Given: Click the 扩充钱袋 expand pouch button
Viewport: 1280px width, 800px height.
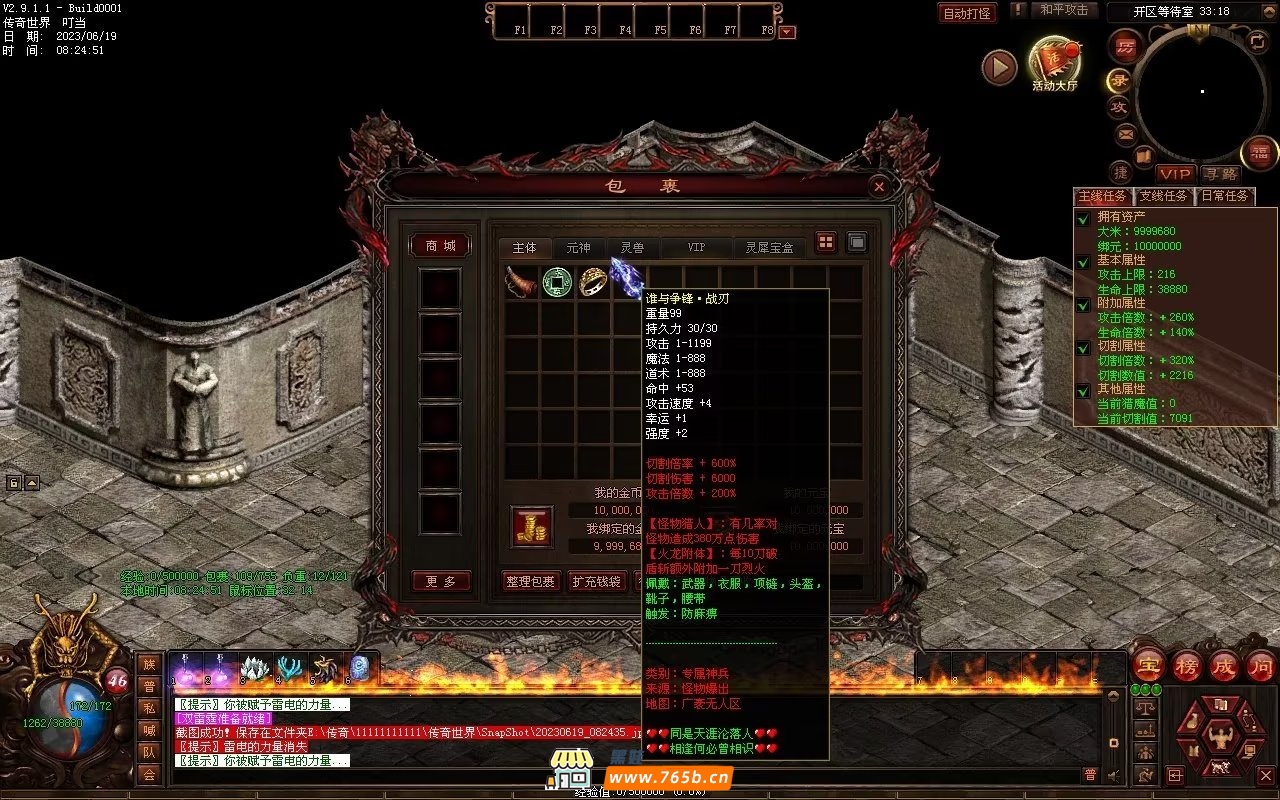Looking at the screenshot, I should (596, 581).
